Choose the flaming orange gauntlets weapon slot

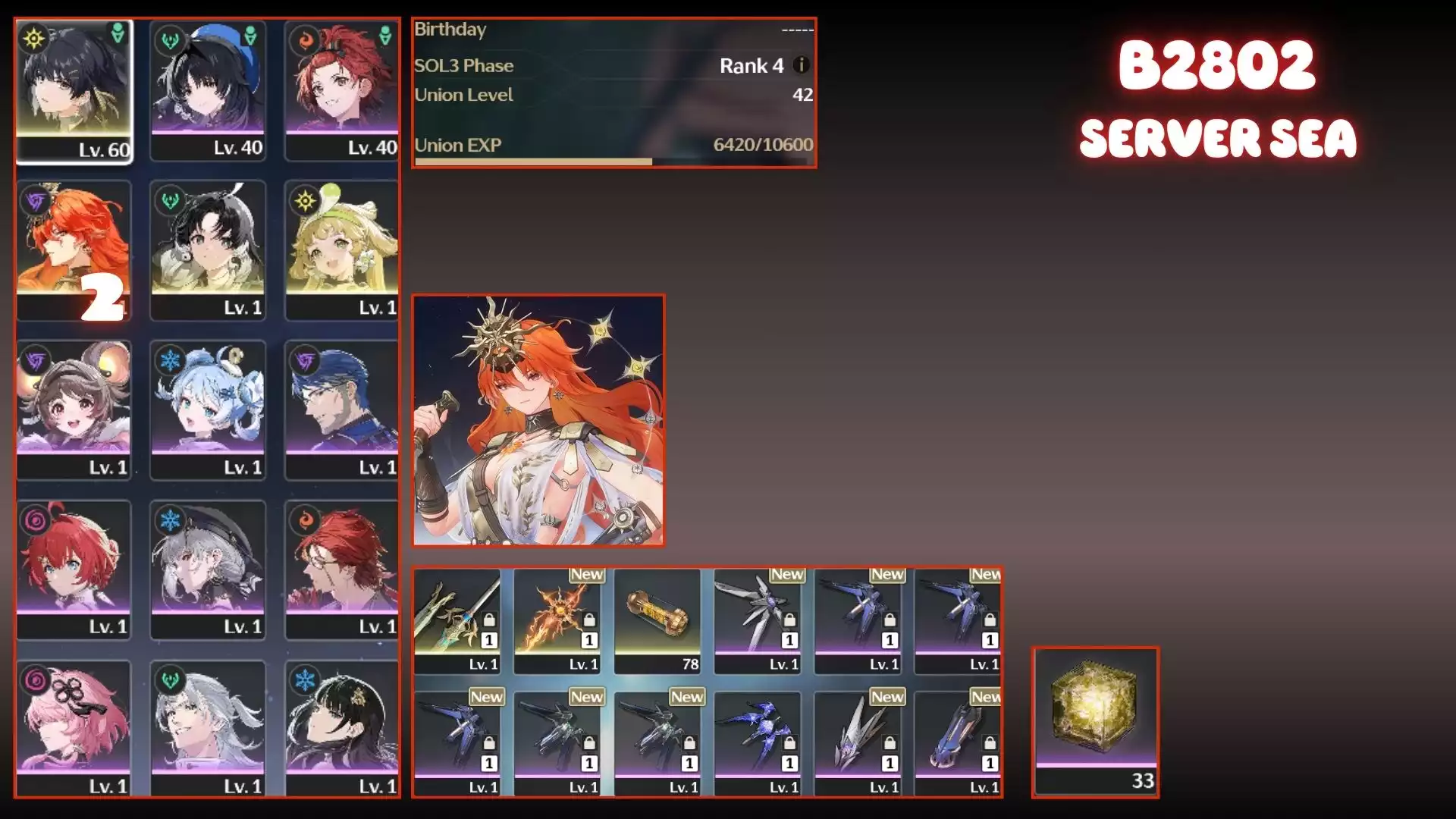(557, 620)
